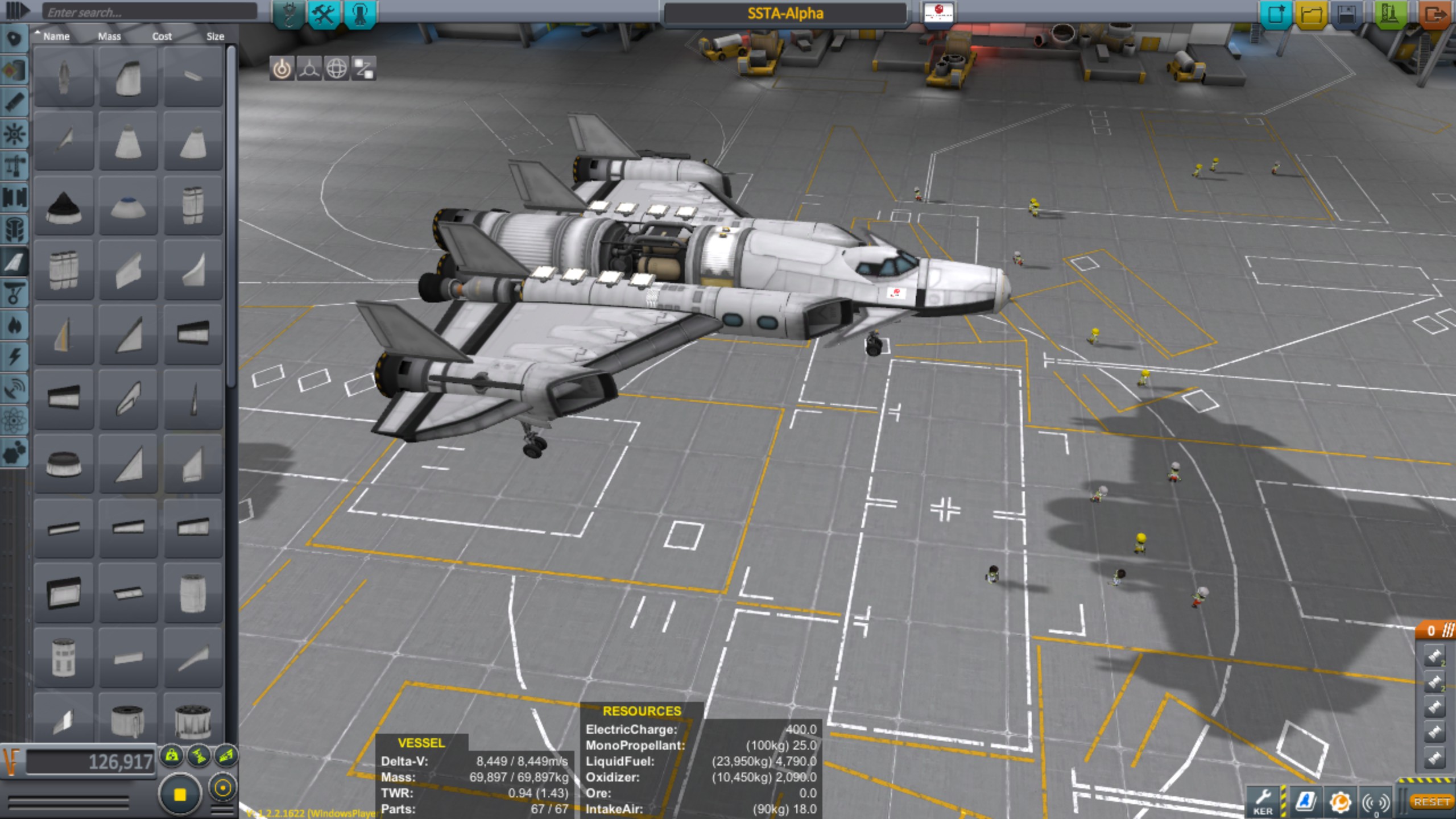
Task: Save the current craft
Action: pos(1346,14)
